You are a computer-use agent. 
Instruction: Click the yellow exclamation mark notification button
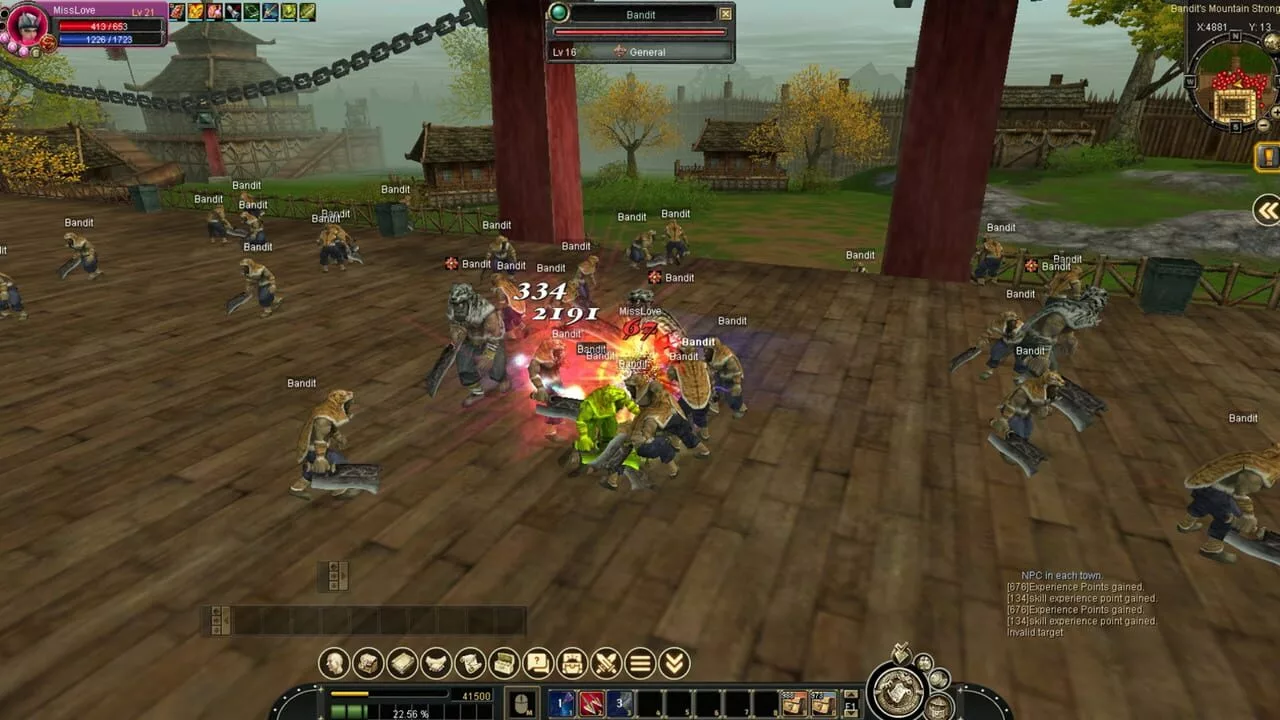click(x=1268, y=157)
